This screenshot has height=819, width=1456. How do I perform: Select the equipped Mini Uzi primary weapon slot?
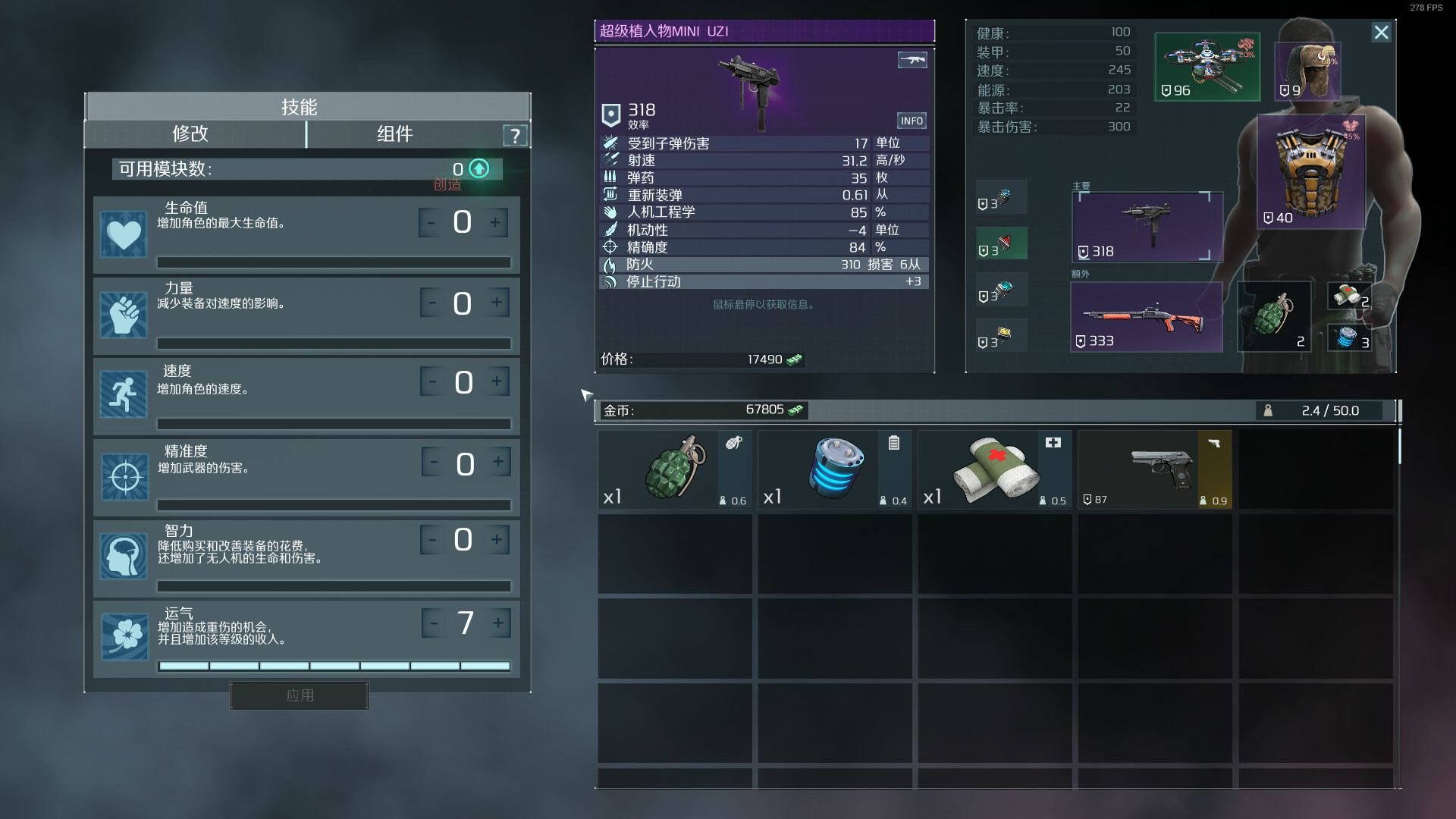coord(1147,227)
